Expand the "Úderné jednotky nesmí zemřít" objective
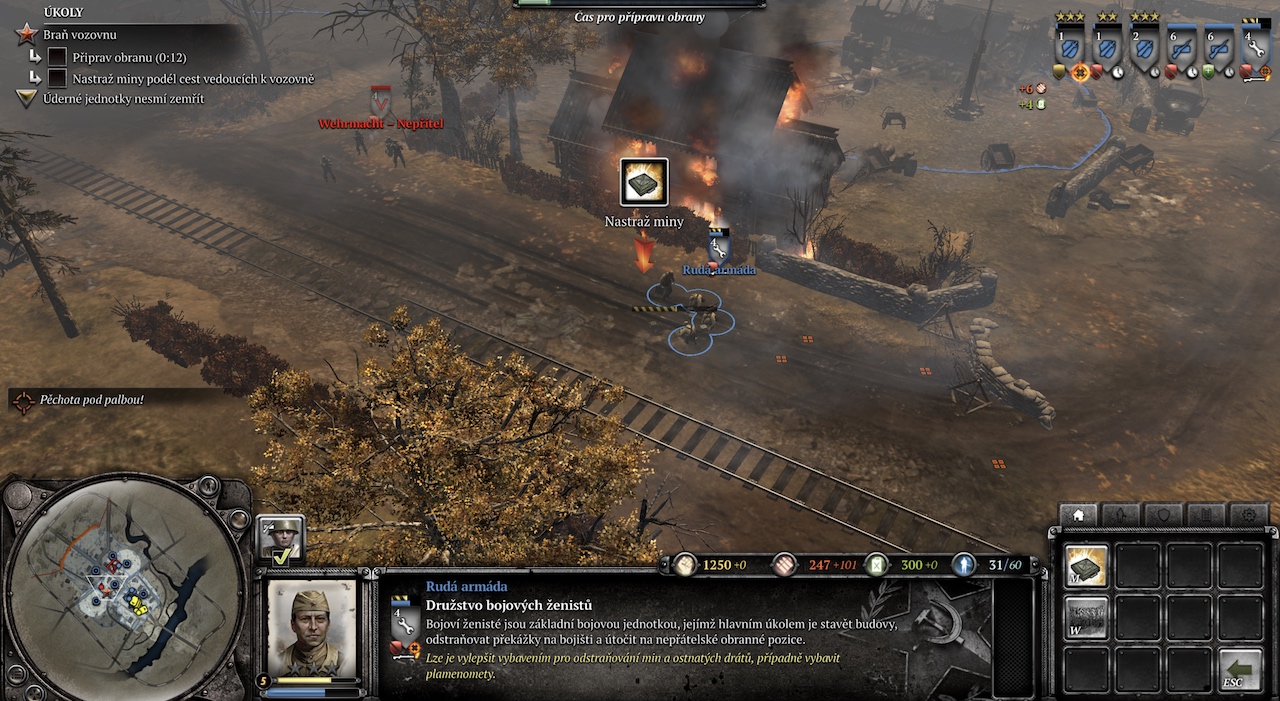The height and width of the screenshot is (701, 1280). click(x=120, y=98)
